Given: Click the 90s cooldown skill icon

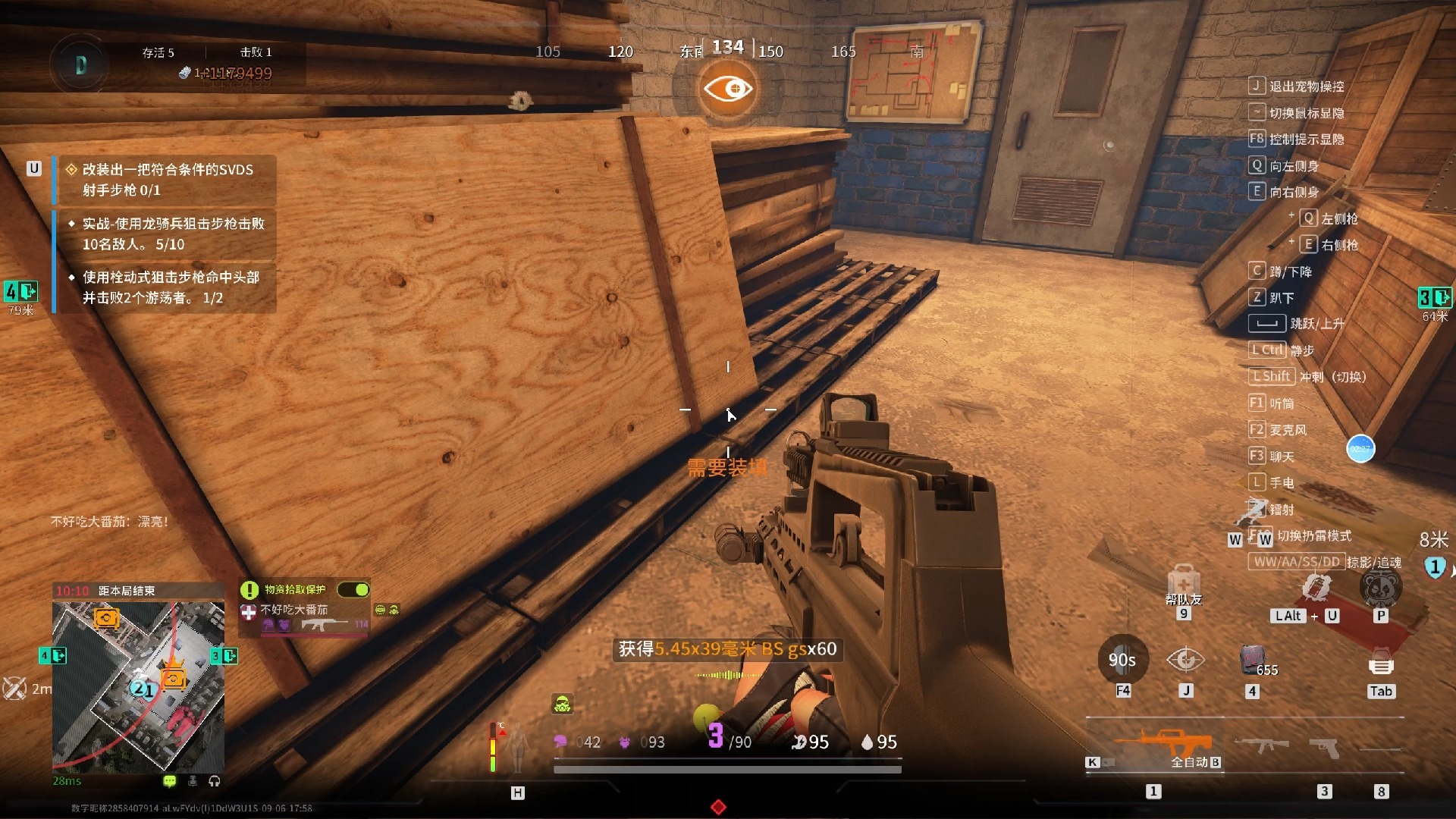Looking at the screenshot, I should [x=1122, y=660].
